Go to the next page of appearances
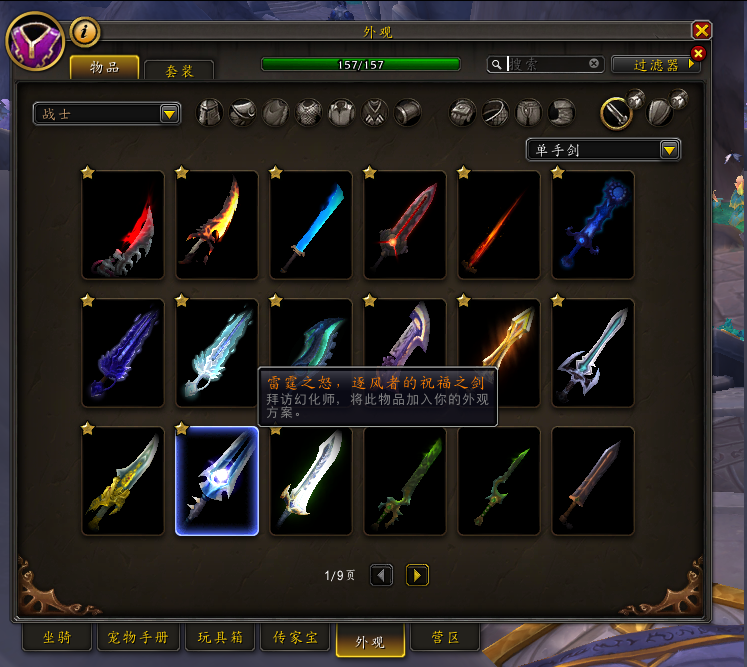The width and height of the screenshot is (747, 667). pyautogui.click(x=417, y=575)
